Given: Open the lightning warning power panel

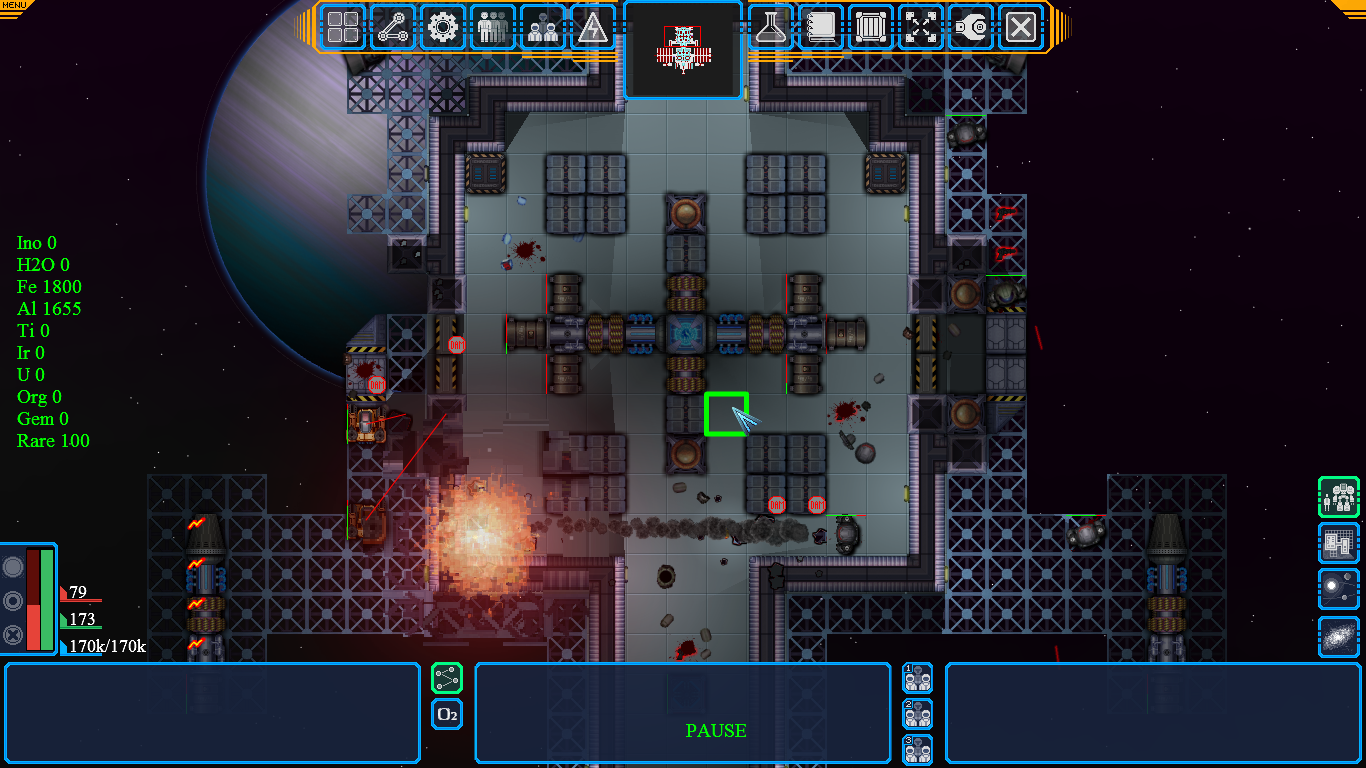Looking at the screenshot, I should (593, 27).
